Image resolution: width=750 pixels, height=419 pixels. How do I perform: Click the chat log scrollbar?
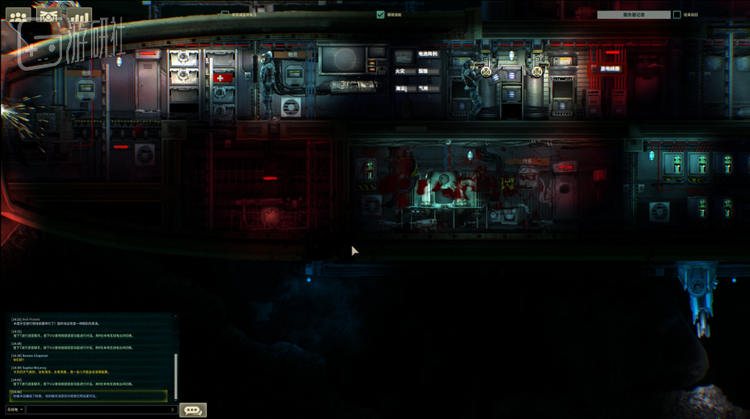click(176, 370)
